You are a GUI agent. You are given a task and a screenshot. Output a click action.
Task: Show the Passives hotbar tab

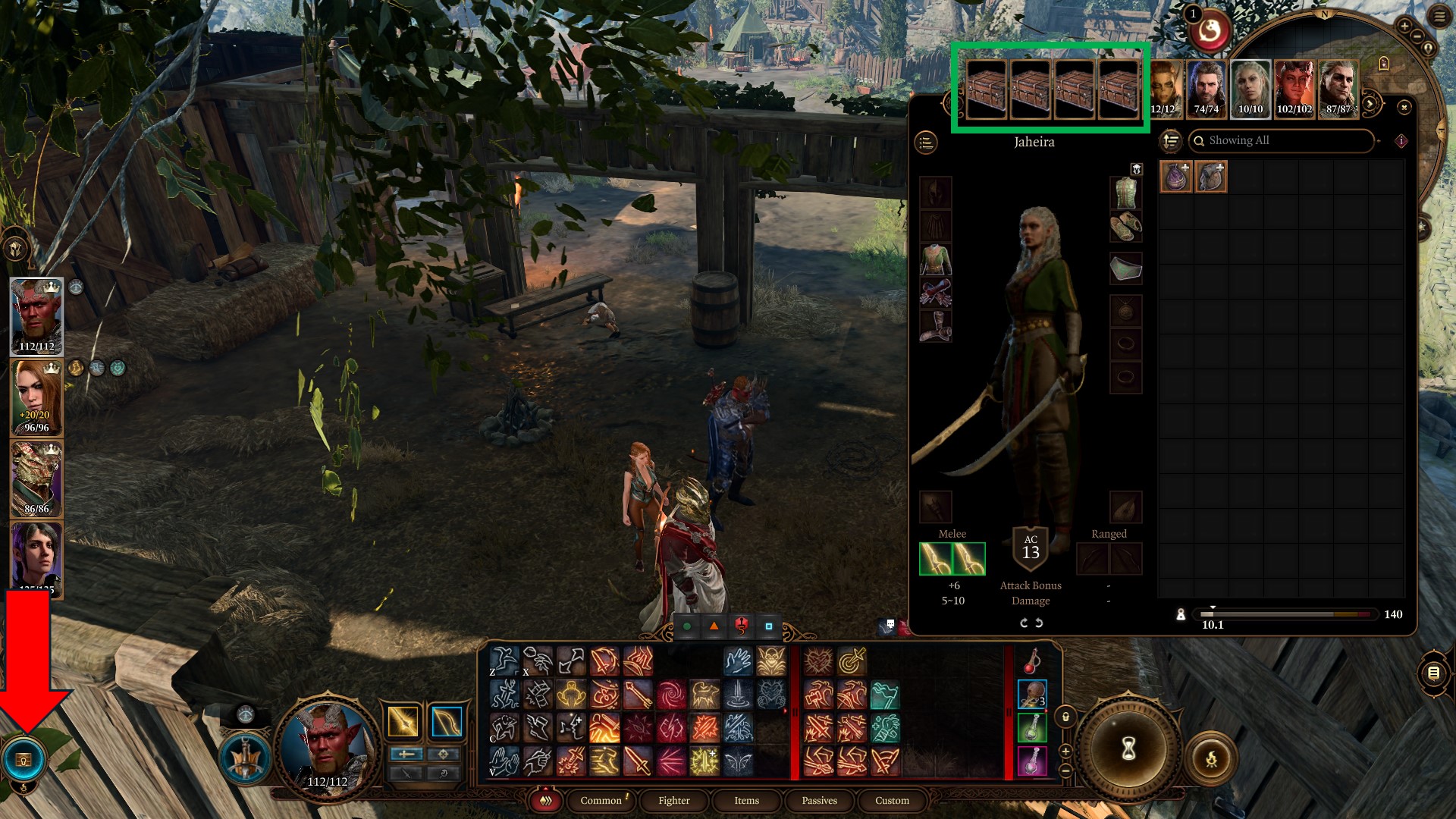click(819, 800)
